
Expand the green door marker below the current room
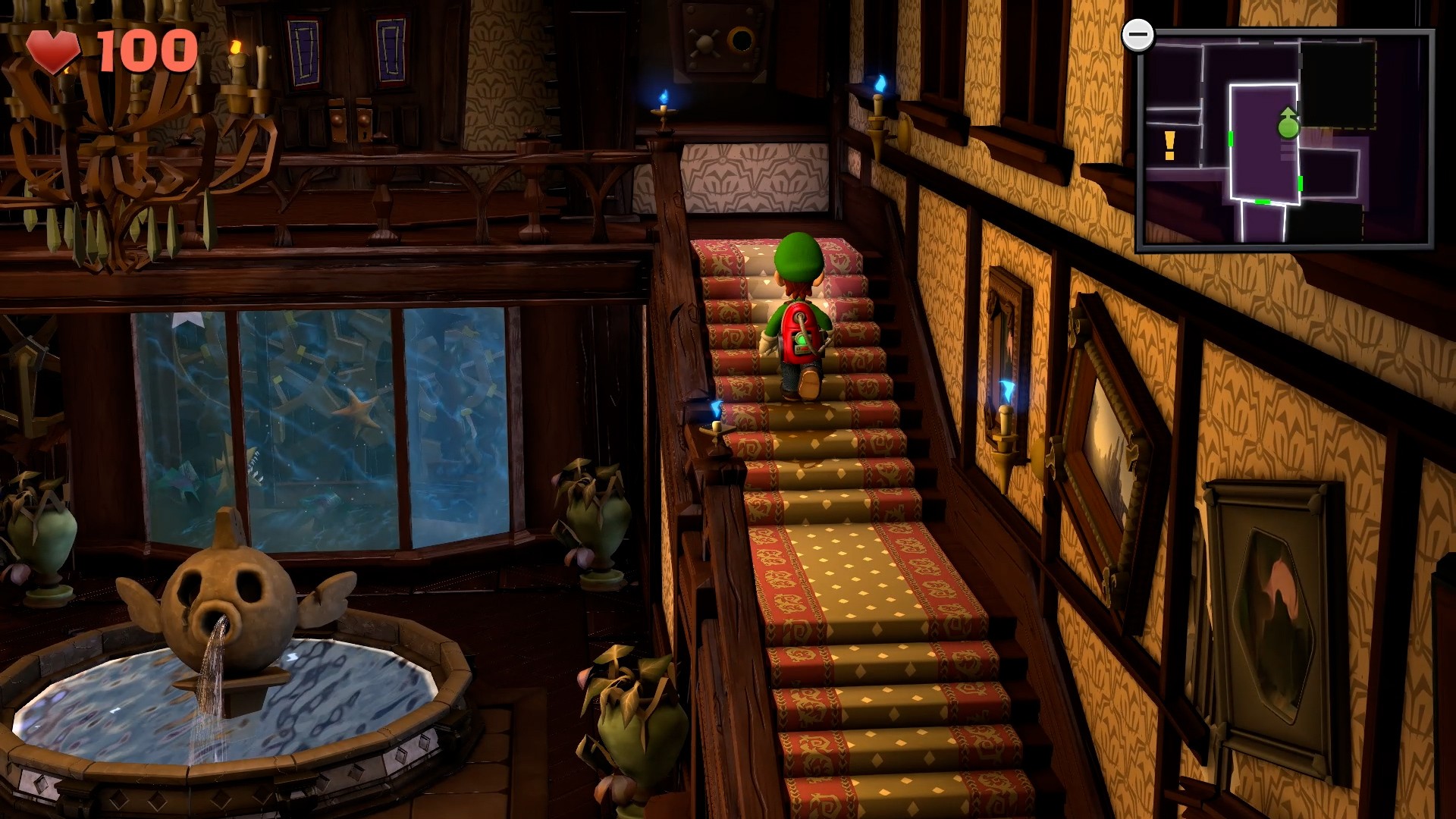coord(1262,202)
